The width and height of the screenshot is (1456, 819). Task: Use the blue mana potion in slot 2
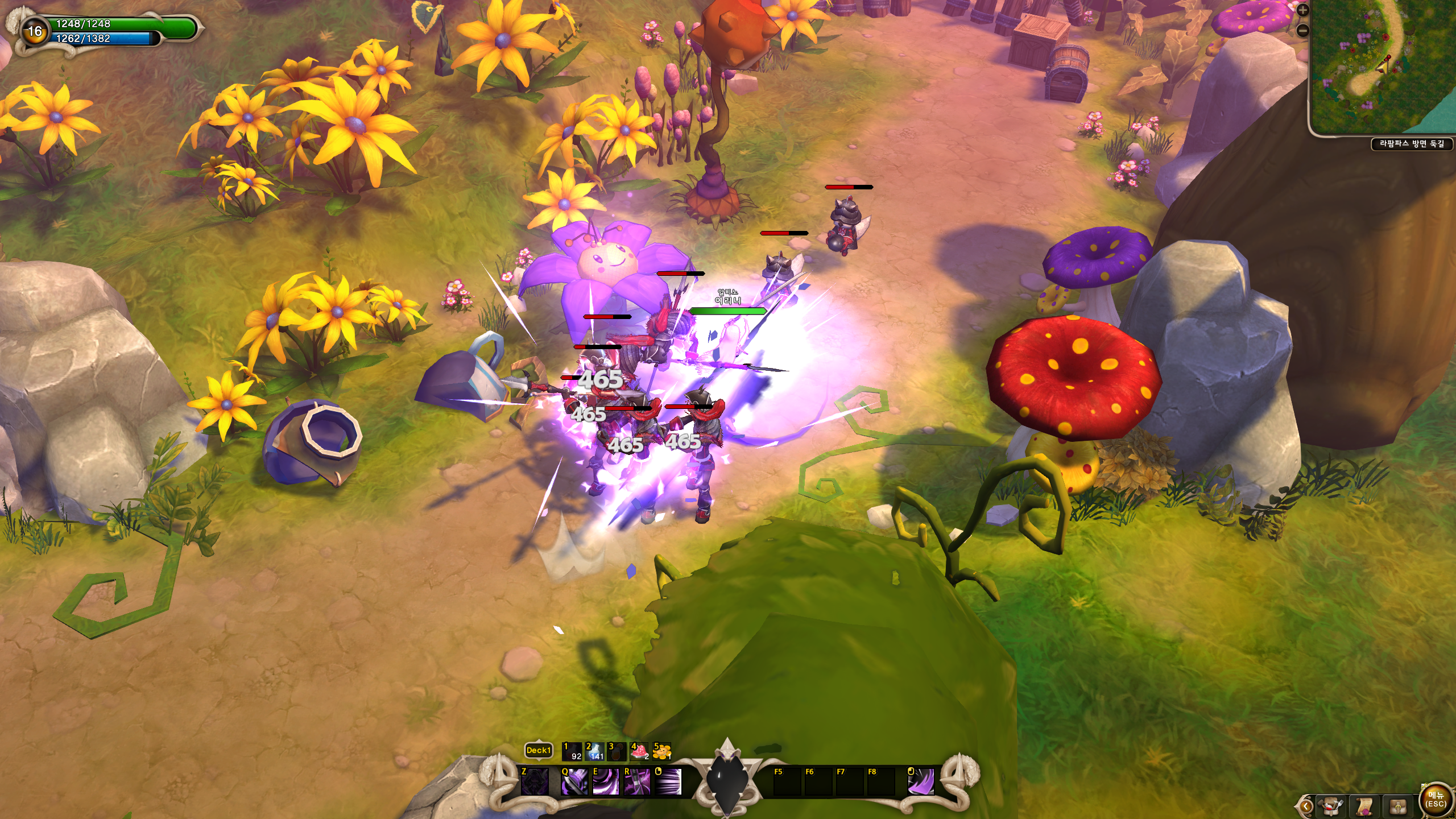(594, 751)
